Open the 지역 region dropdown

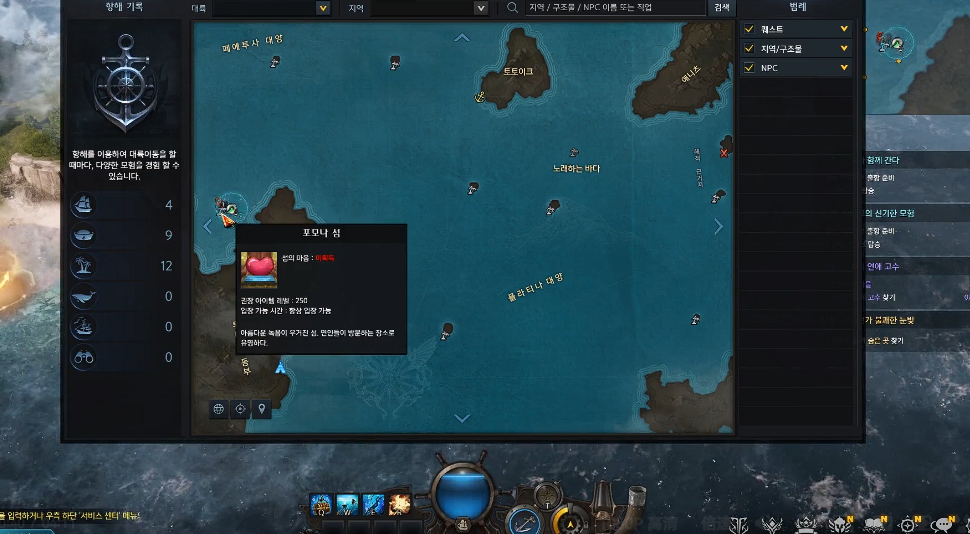pyautogui.click(x=481, y=8)
